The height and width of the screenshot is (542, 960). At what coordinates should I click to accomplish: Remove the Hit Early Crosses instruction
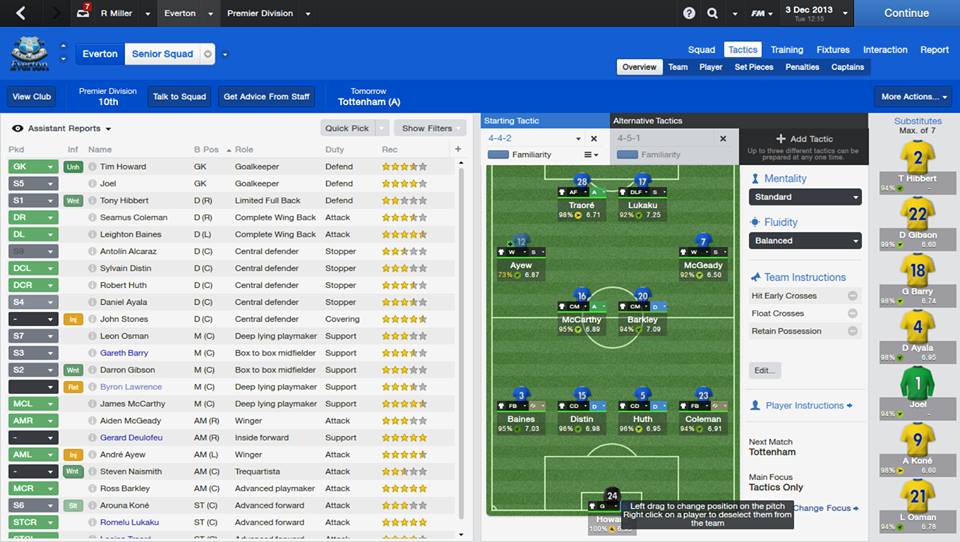(852, 296)
